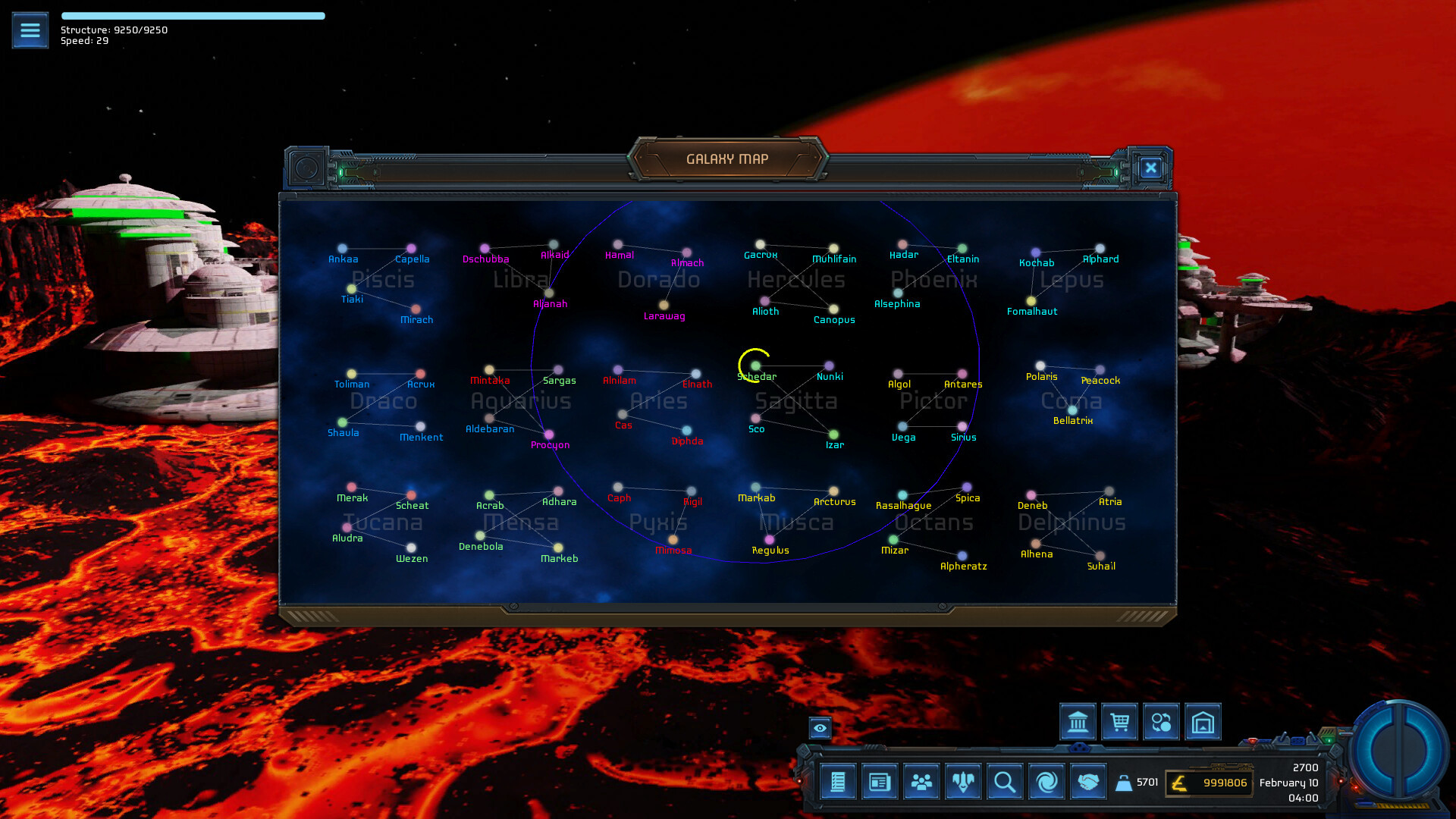Select the Capella star in Piscis
Viewport: 1456px width, 819px height.
coord(411,249)
